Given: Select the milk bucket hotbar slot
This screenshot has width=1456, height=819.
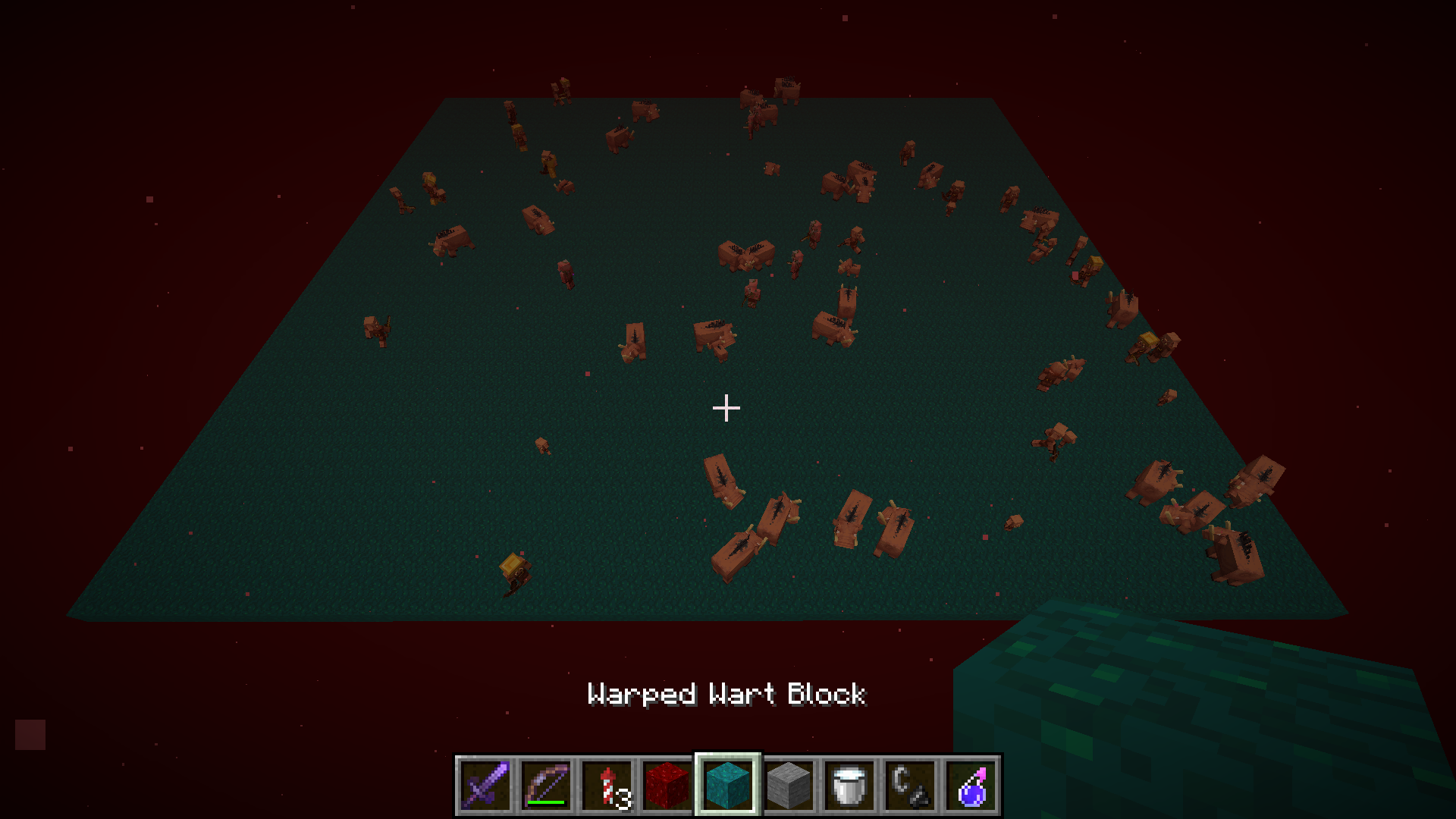Looking at the screenshot, I should coord(849,785).
